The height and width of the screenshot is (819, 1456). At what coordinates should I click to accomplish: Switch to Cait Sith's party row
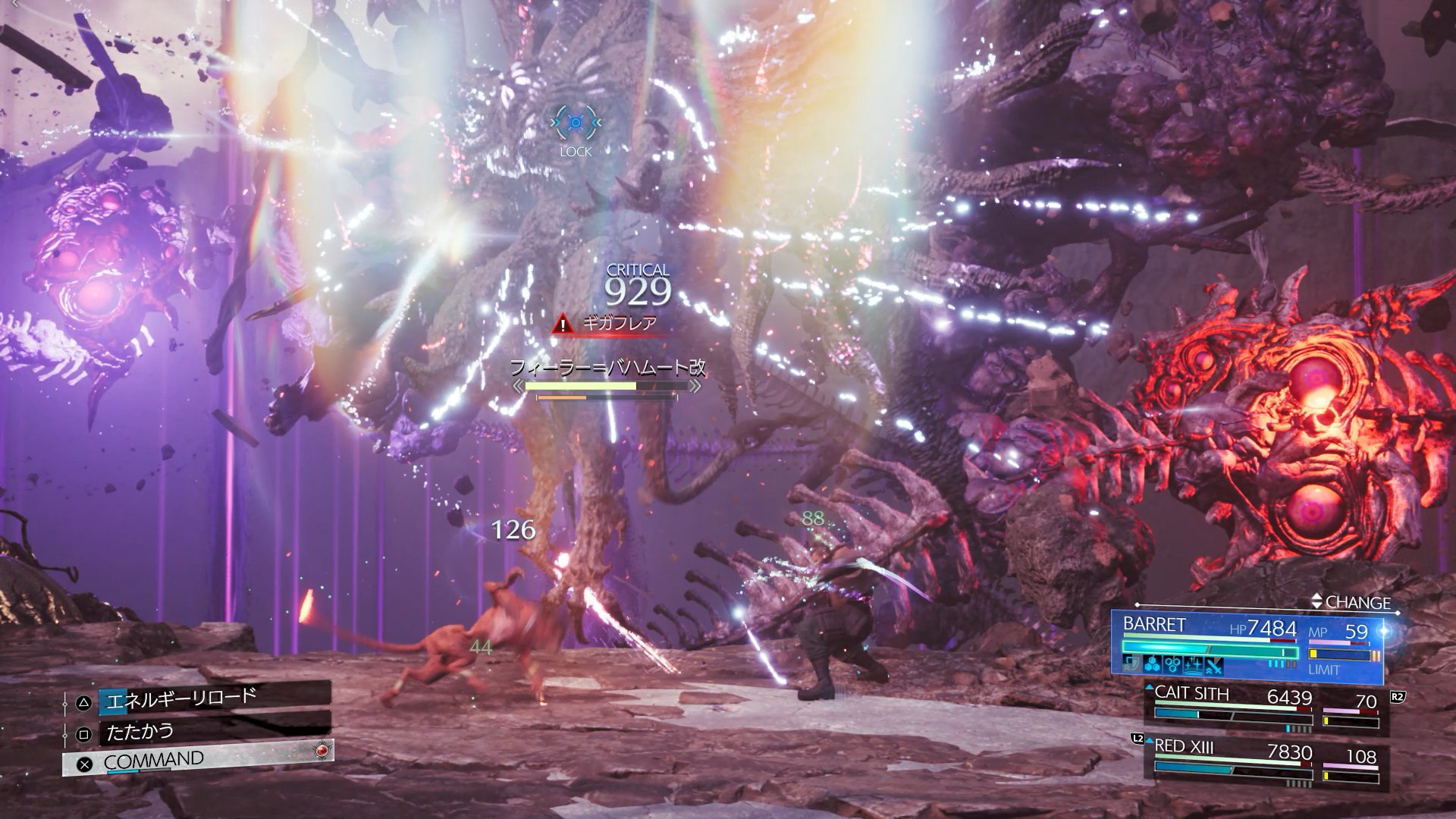click(1266, 711)
